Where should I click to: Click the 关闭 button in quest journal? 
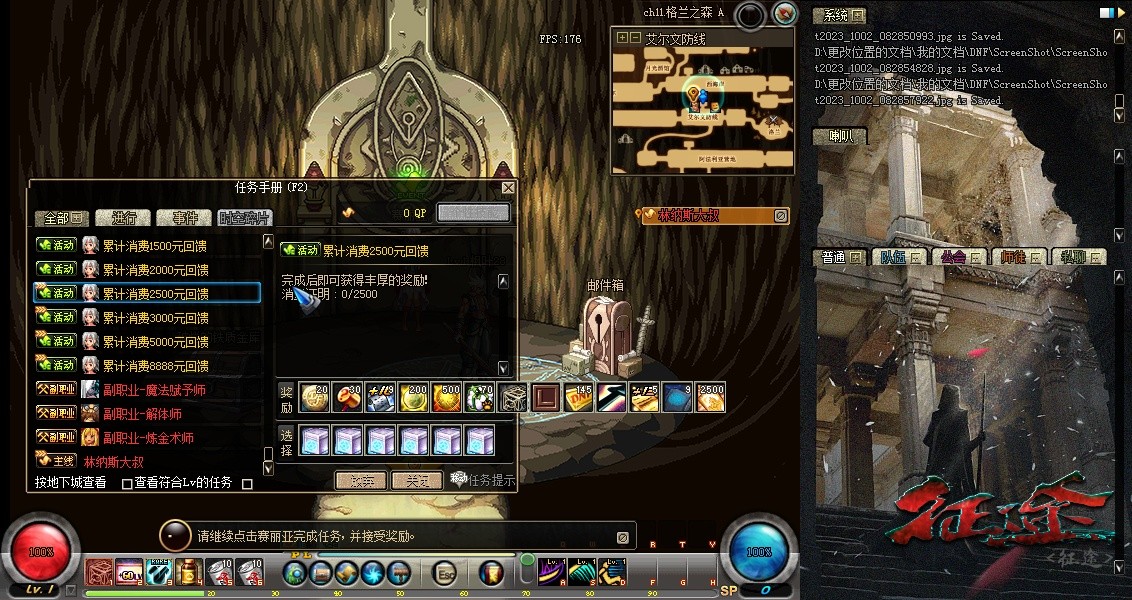(x=416, y=481)
